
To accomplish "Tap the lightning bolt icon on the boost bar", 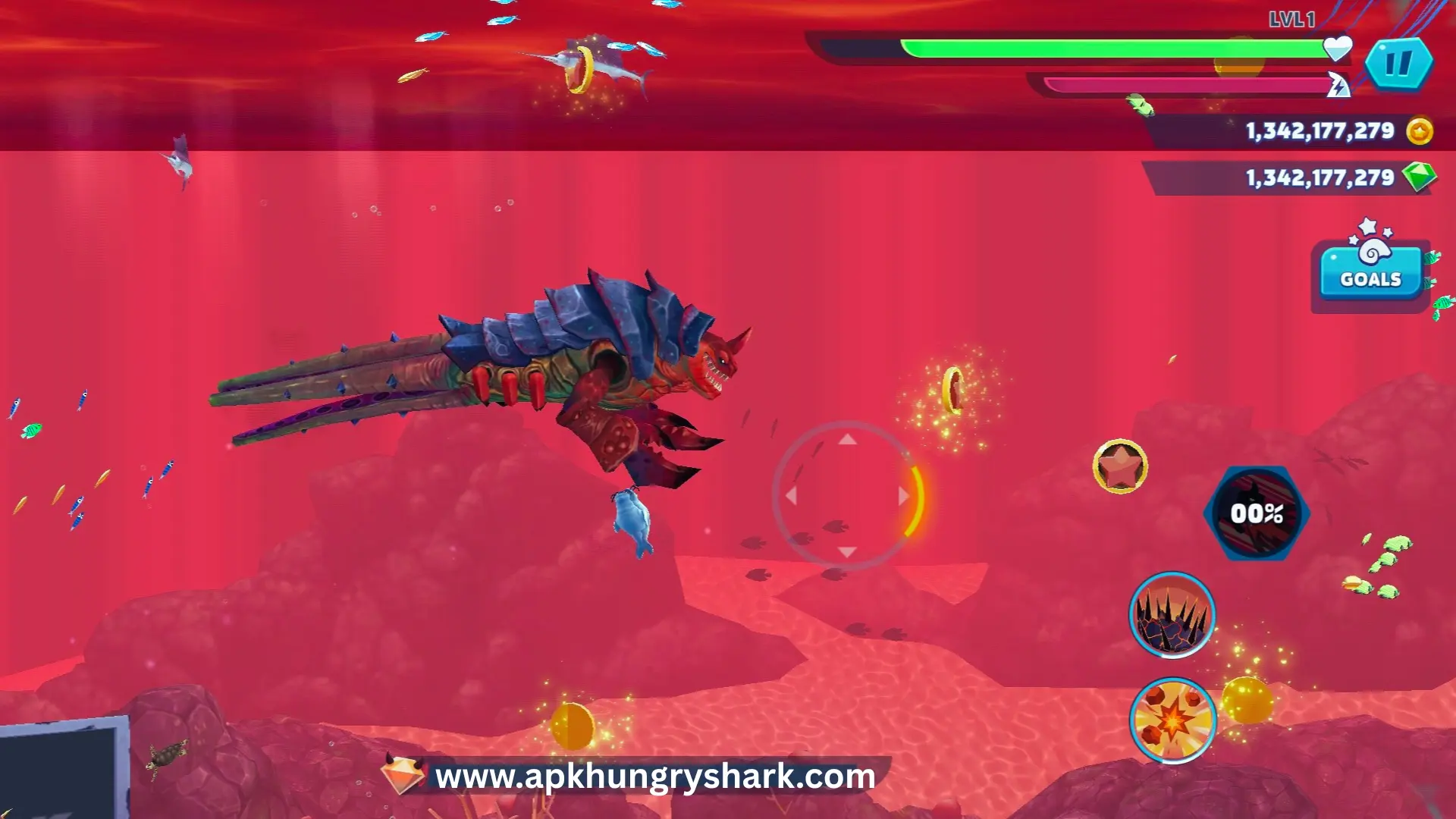I will point(1339,83).
